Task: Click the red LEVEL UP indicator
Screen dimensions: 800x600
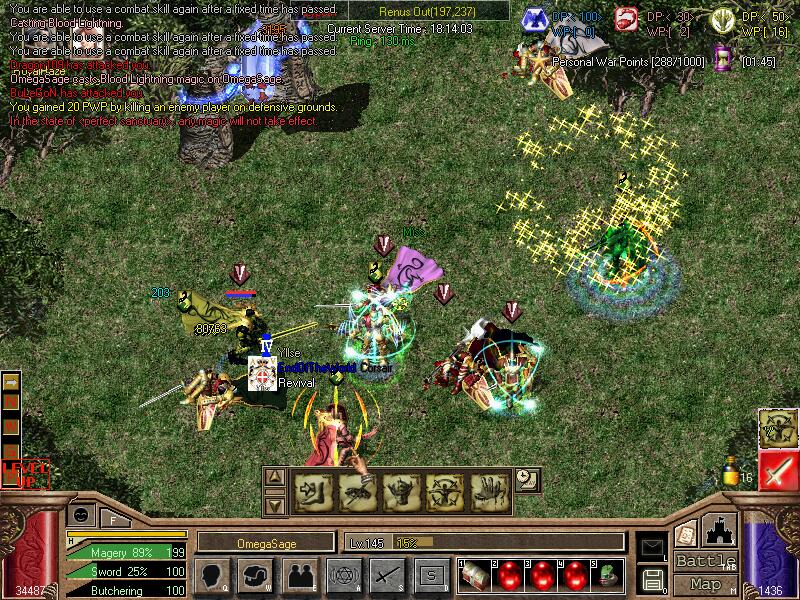Action: tap(24, 473)
